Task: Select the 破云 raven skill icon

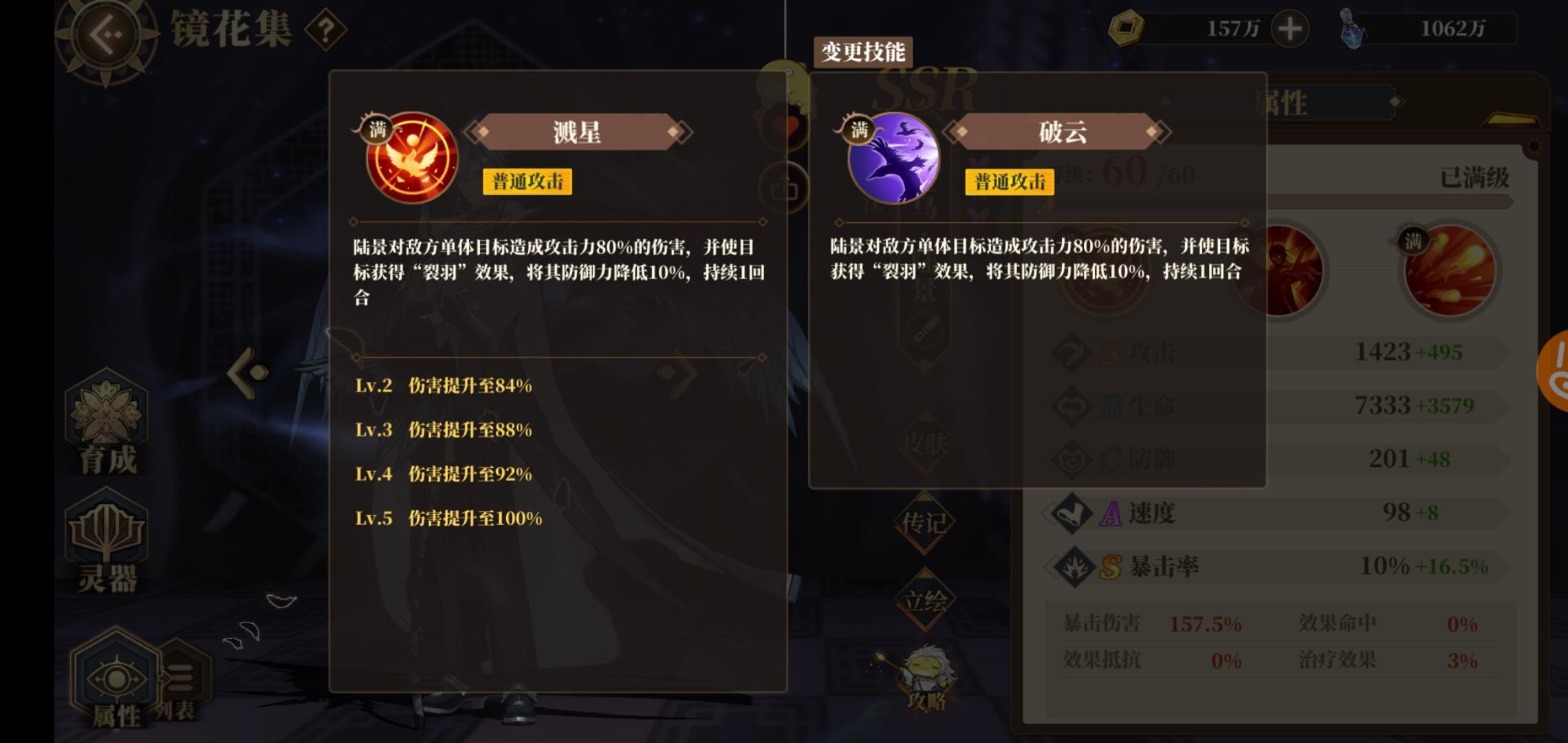Action: pyautogui.click(x=892, y=157)
